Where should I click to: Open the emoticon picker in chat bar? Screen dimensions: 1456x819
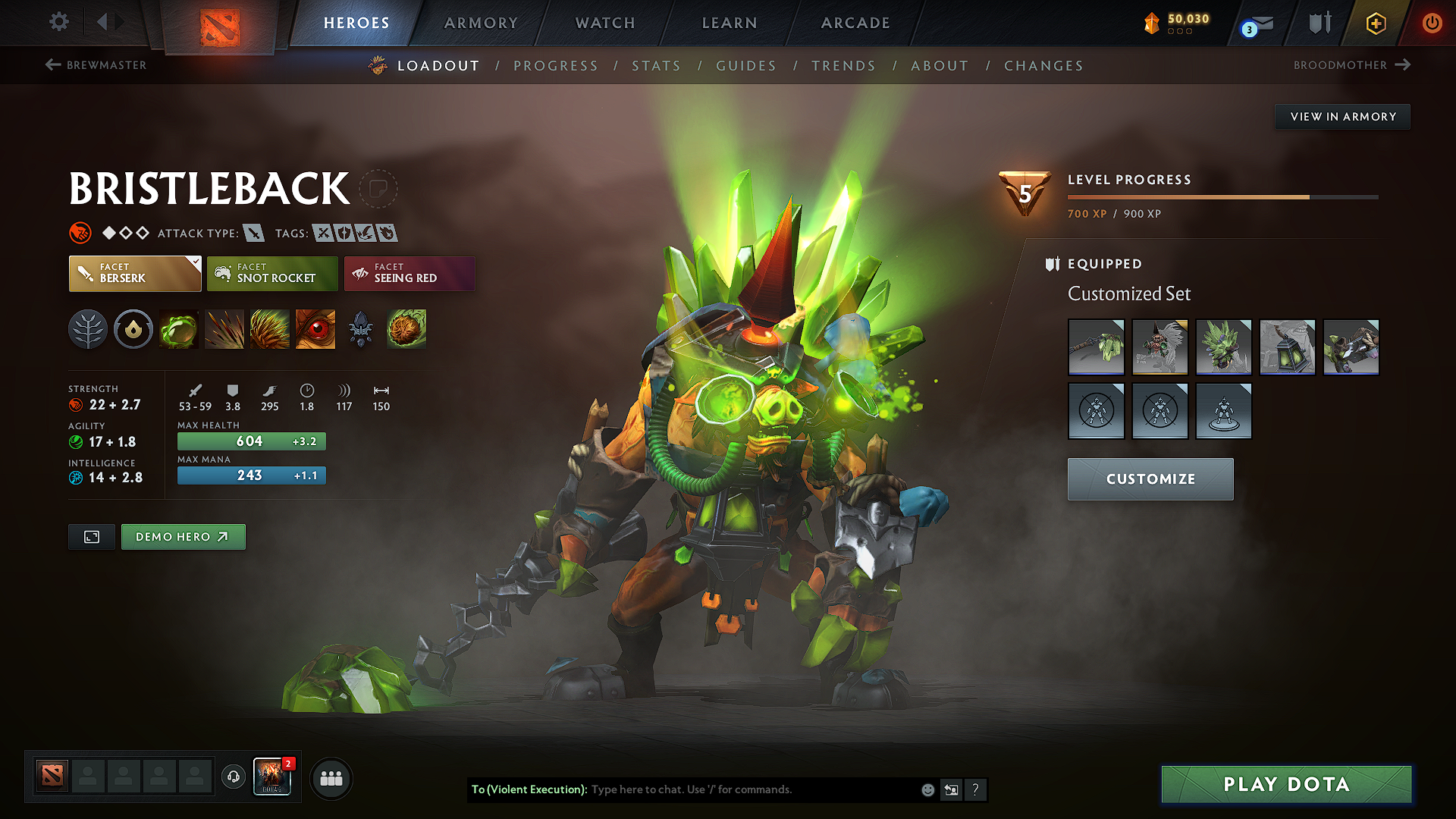tap(927, 789)
